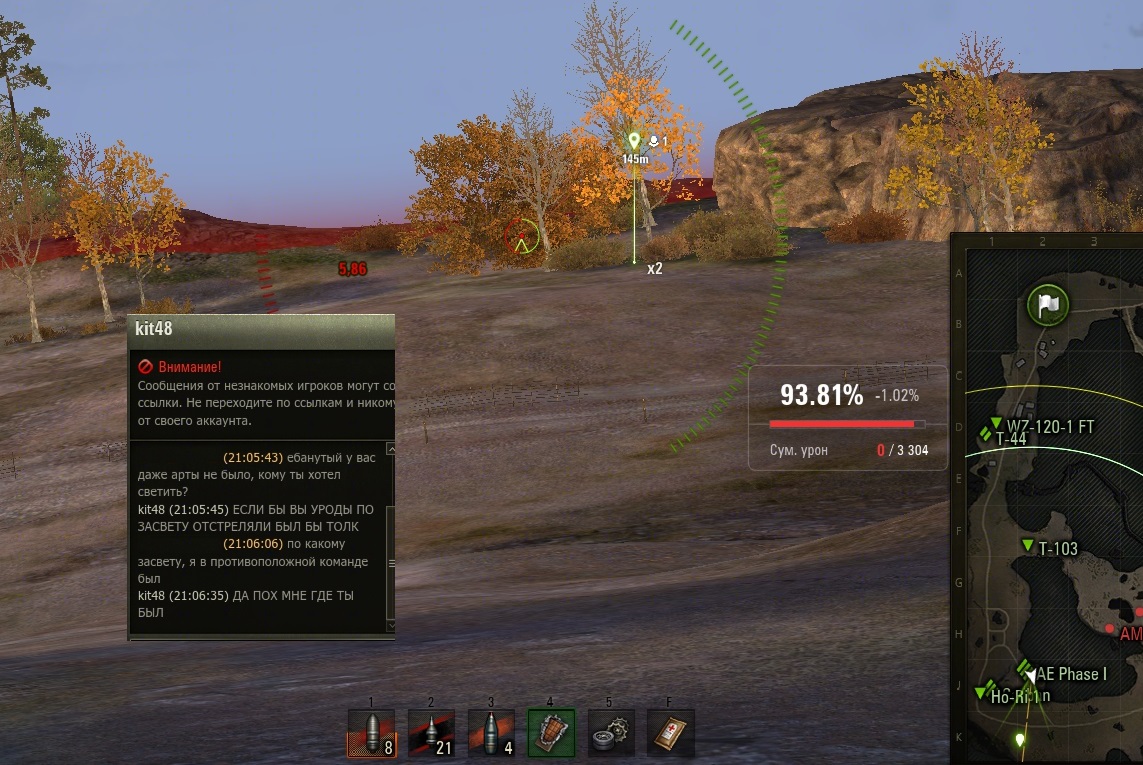Click the chat scrollbar down arrow

391,626
